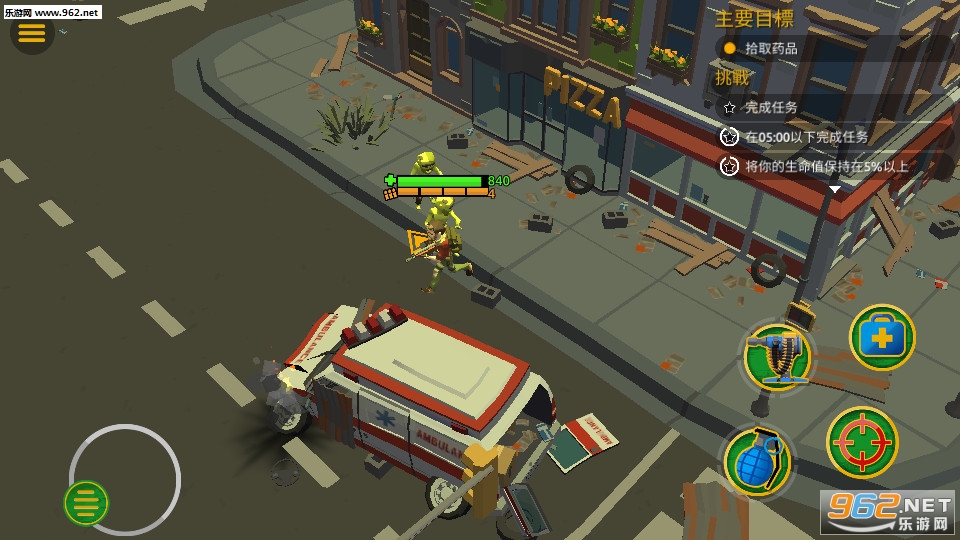The height and width of the screenshot is (540, 960).
Task: Collapse the objectives panel with the arrow
Action: [x=835, y=189]
